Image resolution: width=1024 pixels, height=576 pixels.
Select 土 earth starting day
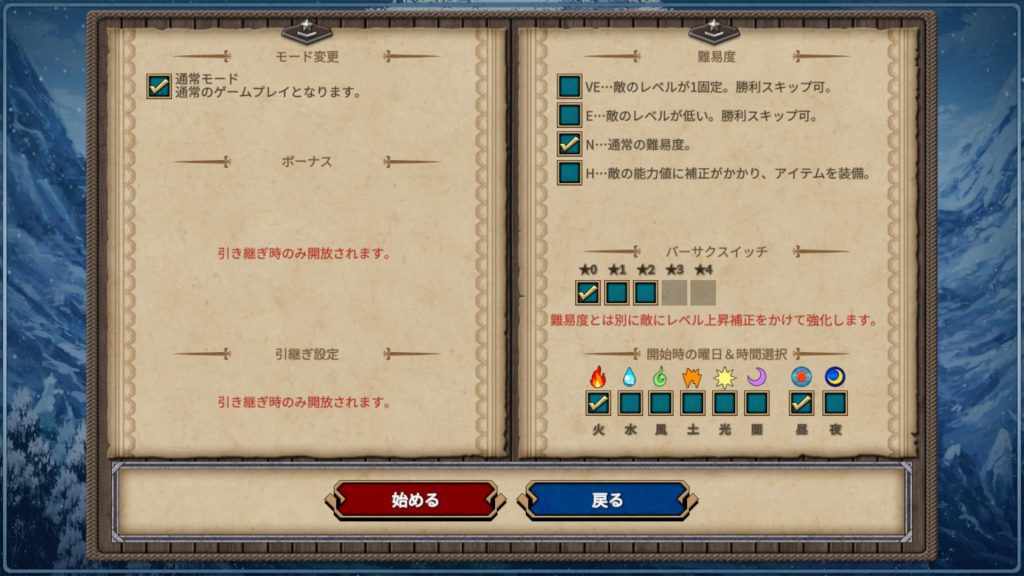pyautogui.click(x=693, y=403)
